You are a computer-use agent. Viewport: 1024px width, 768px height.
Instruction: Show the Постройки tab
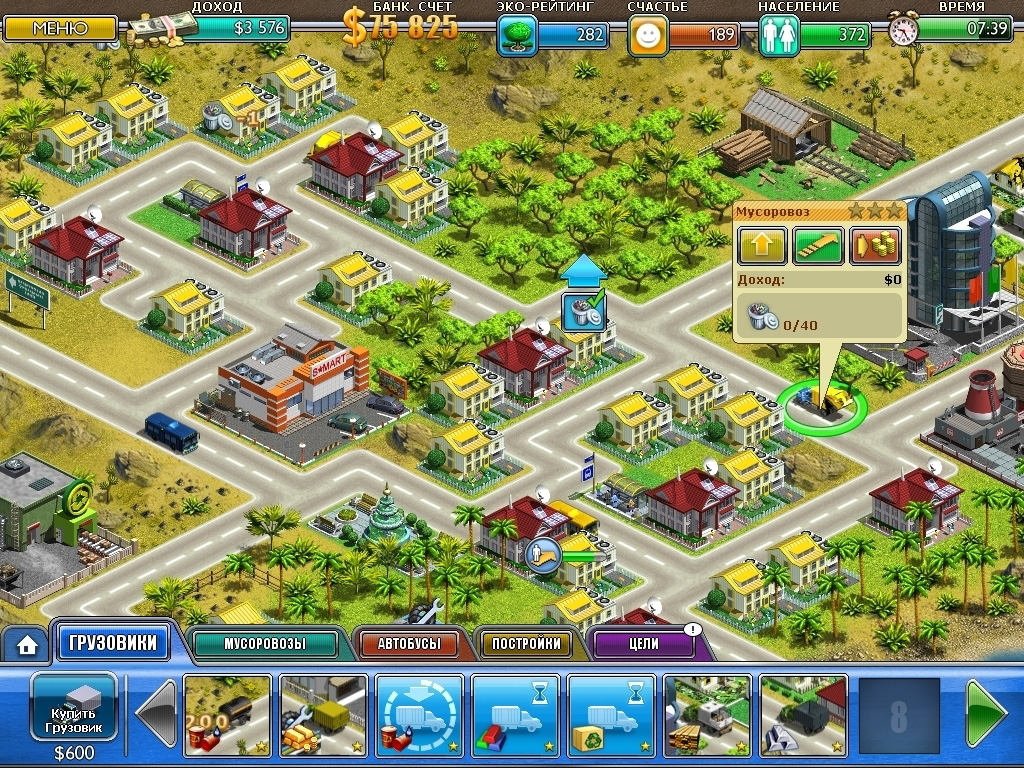click(526, 644)
